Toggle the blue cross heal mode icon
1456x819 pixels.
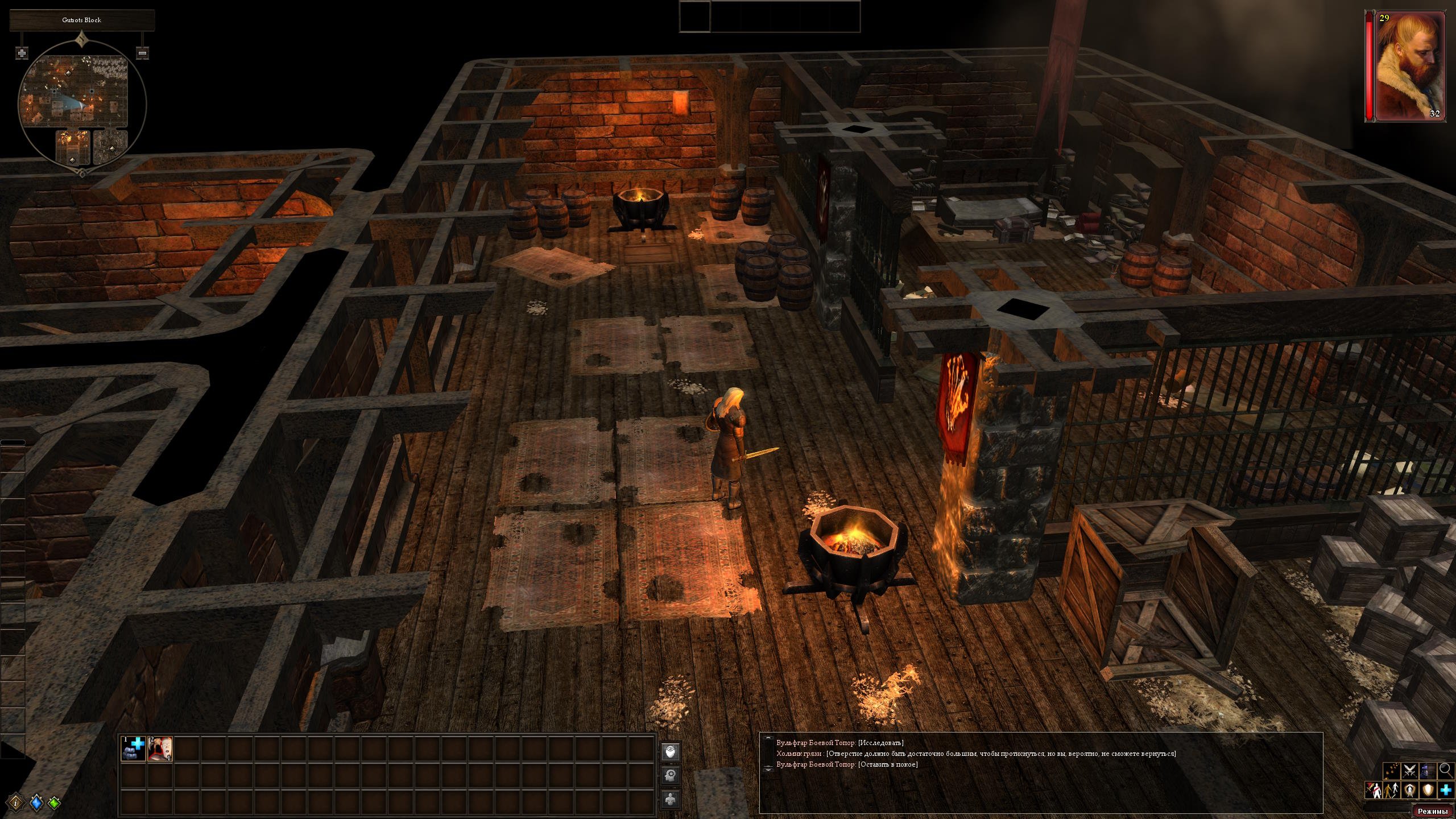pos(1446,790)
